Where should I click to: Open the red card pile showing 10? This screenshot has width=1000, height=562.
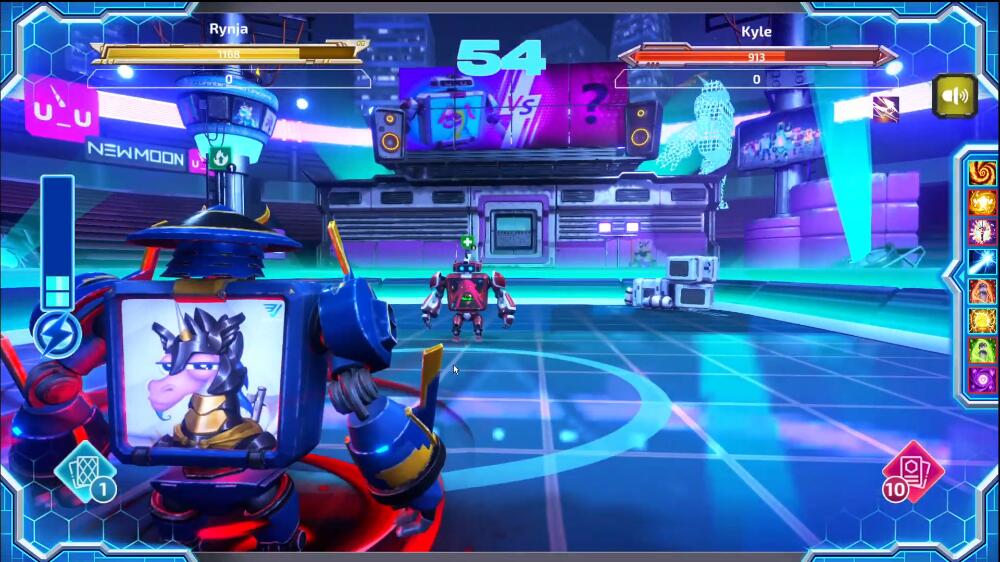(x=912, y=470)
